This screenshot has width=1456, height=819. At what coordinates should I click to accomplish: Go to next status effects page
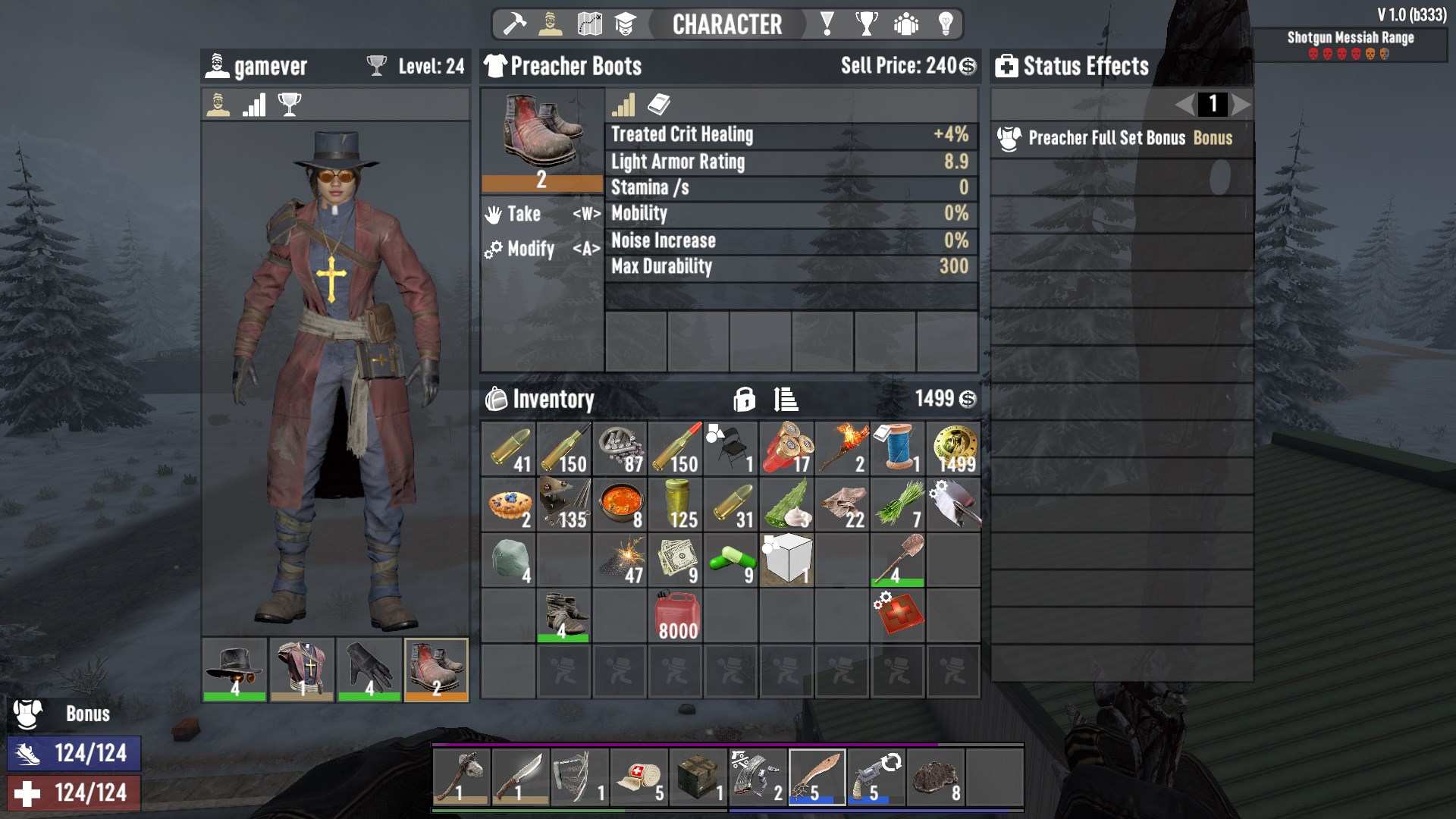tap(1241, 104)
